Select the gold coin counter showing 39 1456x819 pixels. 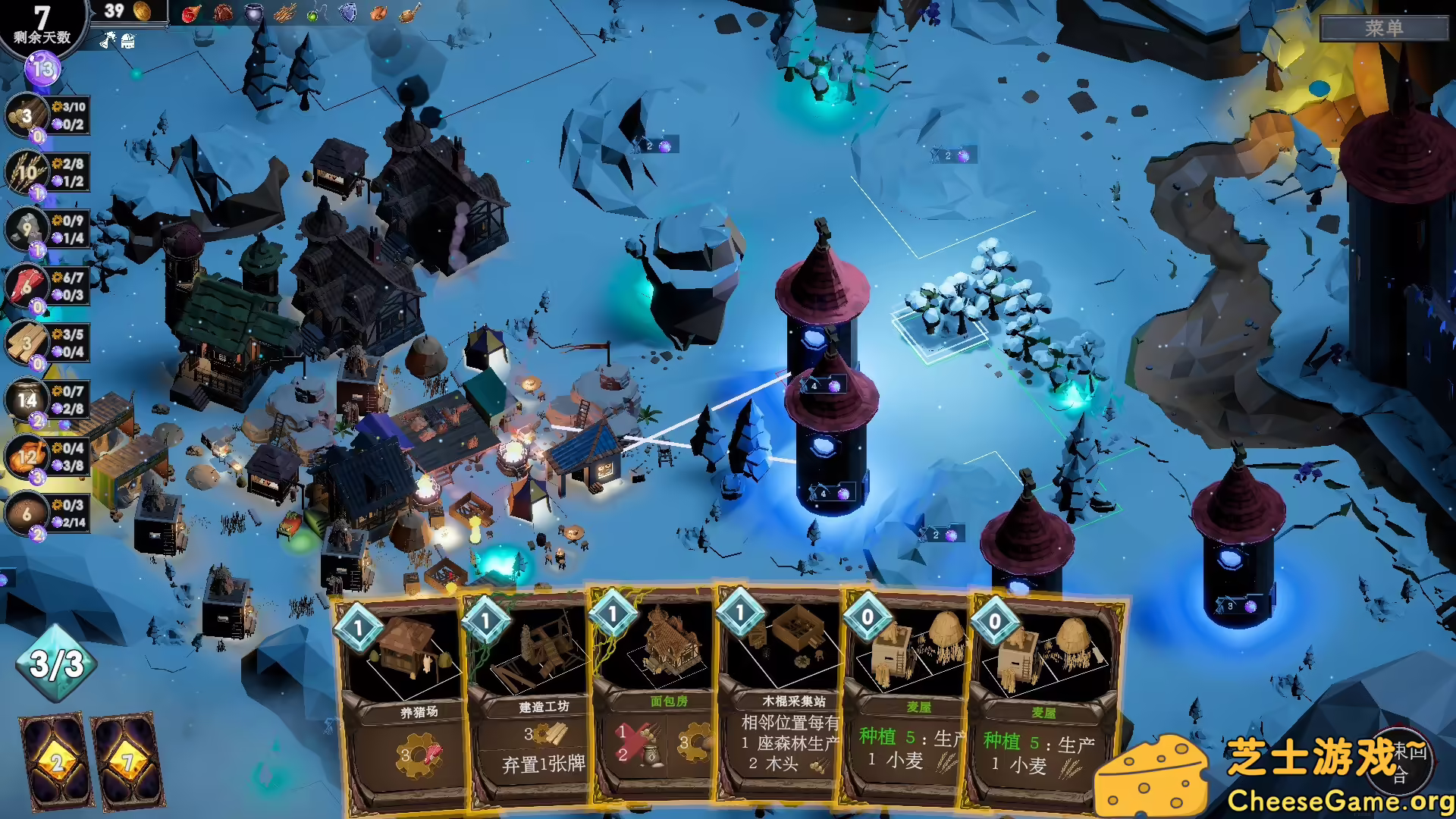click(127, 11)
